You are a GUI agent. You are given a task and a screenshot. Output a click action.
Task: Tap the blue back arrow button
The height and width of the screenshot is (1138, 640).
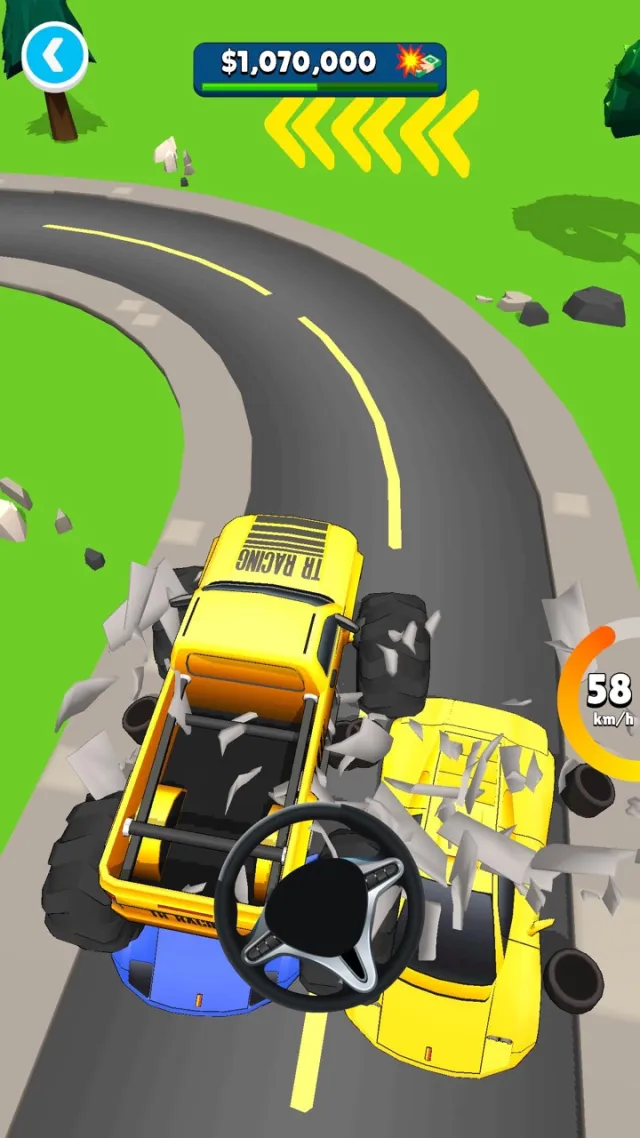tap(55, 56)
